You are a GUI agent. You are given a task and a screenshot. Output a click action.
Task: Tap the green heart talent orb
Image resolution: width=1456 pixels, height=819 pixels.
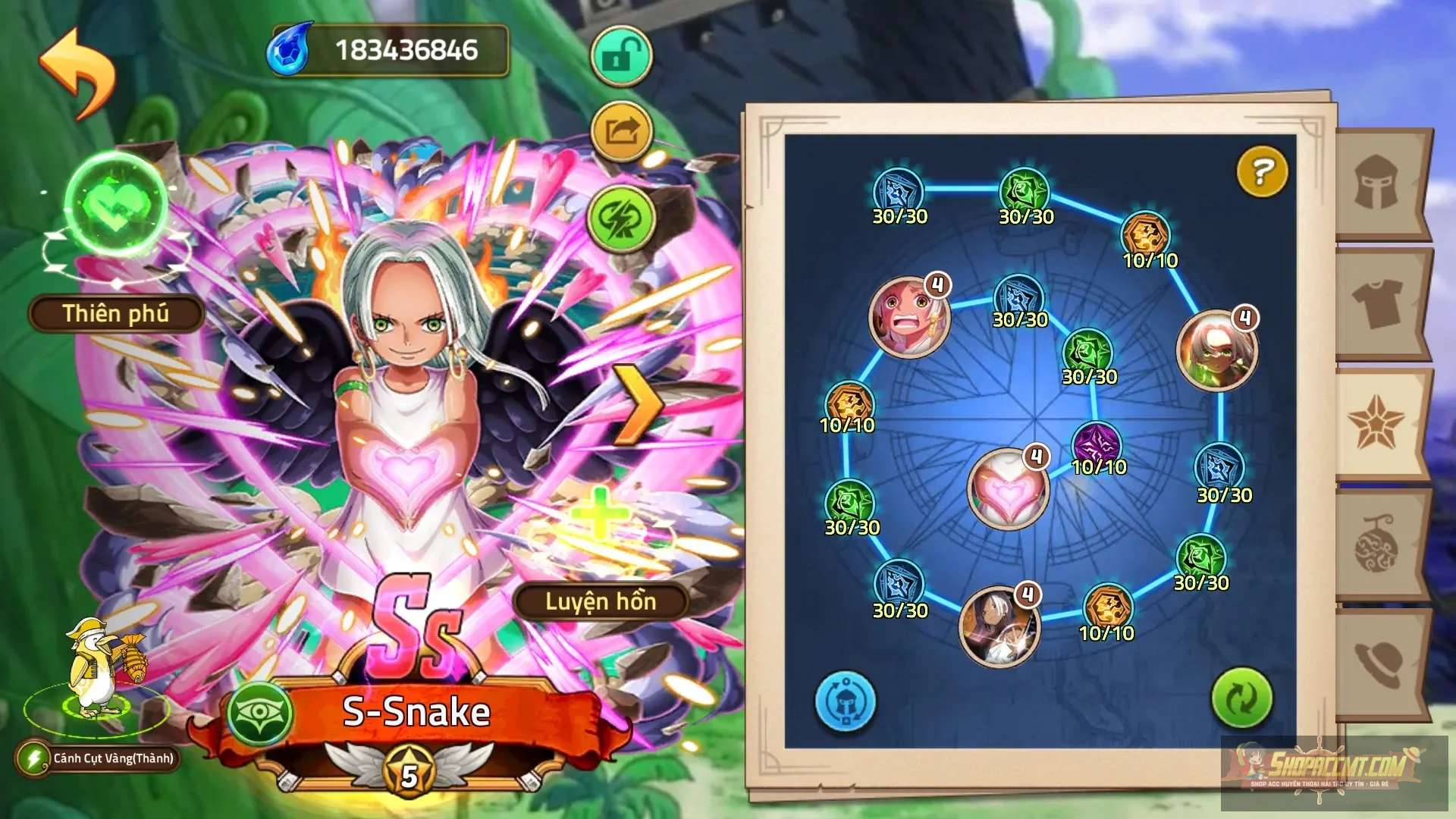click(116, 203)
